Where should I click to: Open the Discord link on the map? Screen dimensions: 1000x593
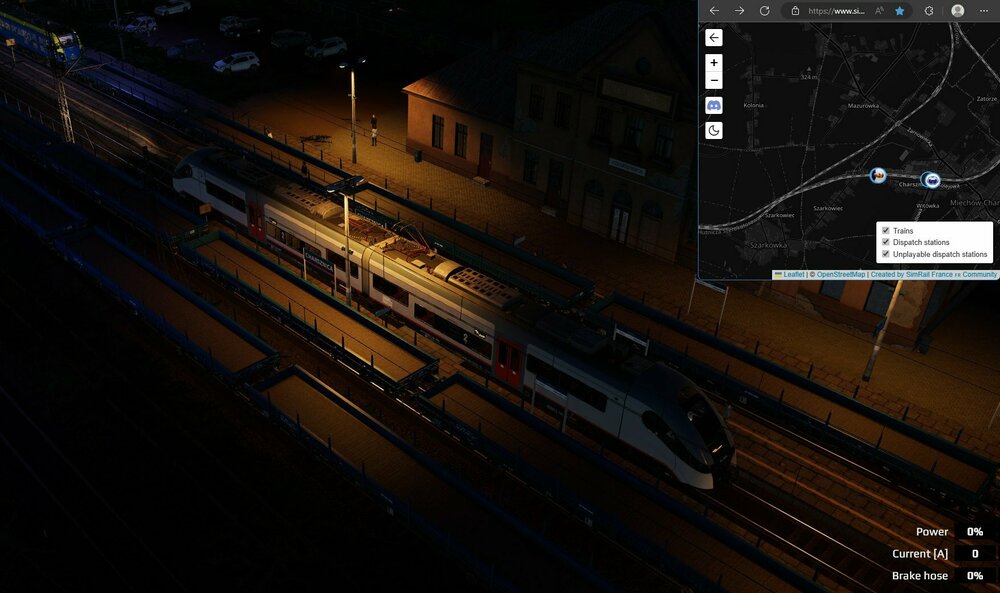[x=714, y=105]
